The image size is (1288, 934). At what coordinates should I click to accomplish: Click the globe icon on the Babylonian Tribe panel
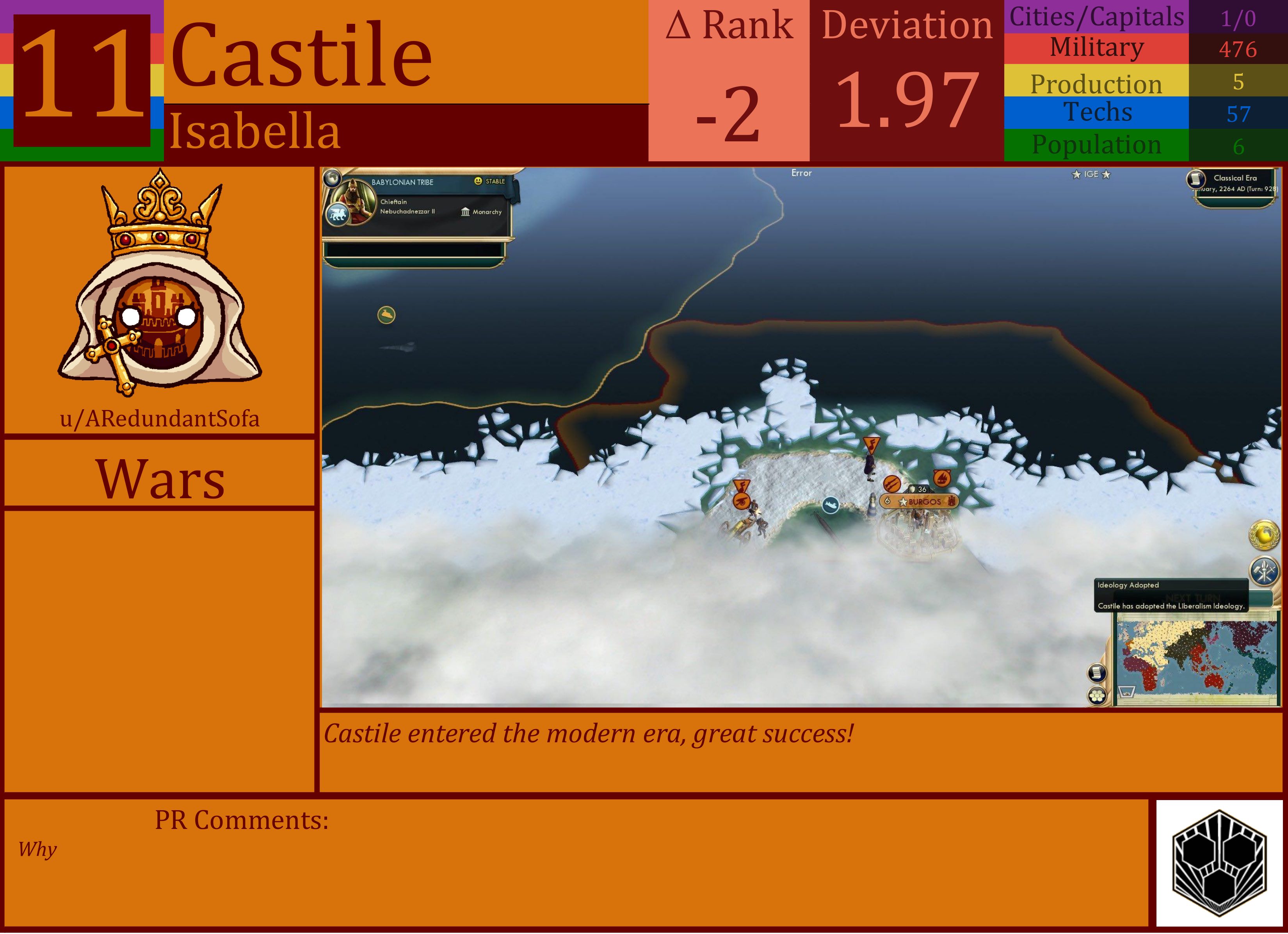(333, 179)
